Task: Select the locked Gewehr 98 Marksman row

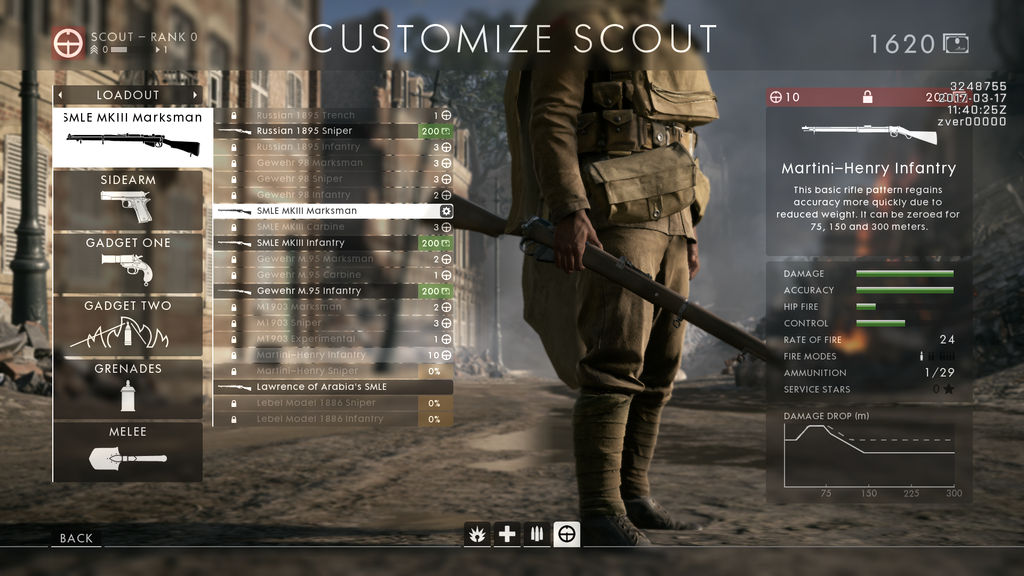Action: (320, 163)
